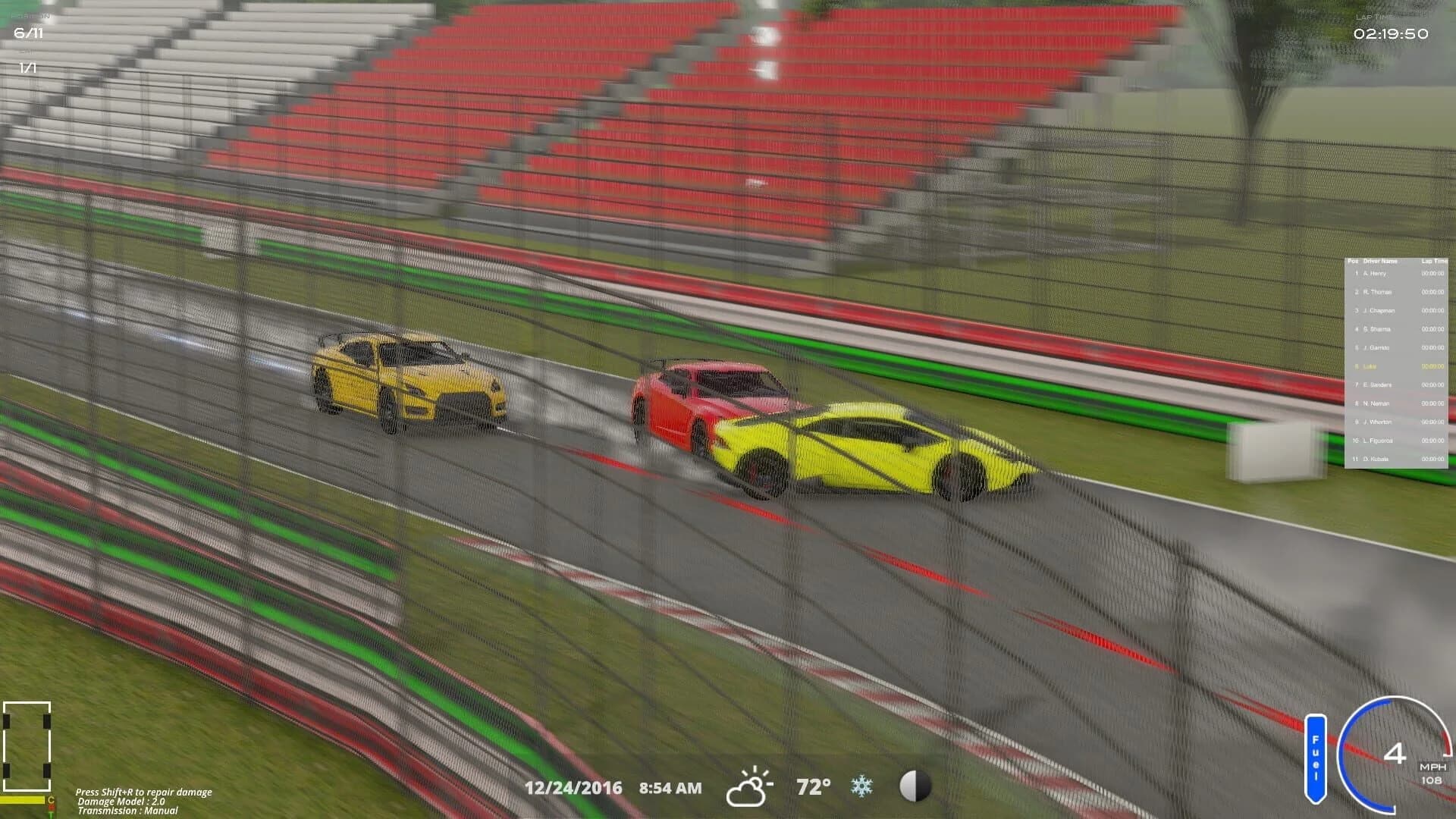
Task: Click the 72° temperature reading
Action: click(812, 787)
